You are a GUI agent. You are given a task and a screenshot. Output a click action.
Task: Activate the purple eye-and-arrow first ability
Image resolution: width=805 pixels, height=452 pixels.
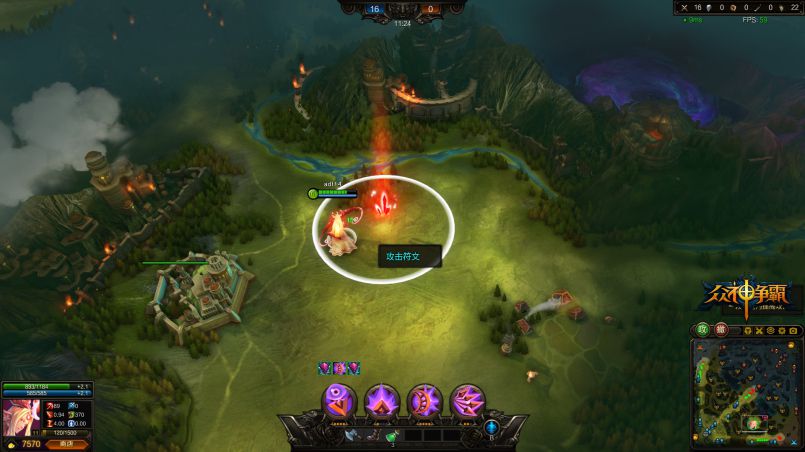pyautogui.click(x=339, y=400)
